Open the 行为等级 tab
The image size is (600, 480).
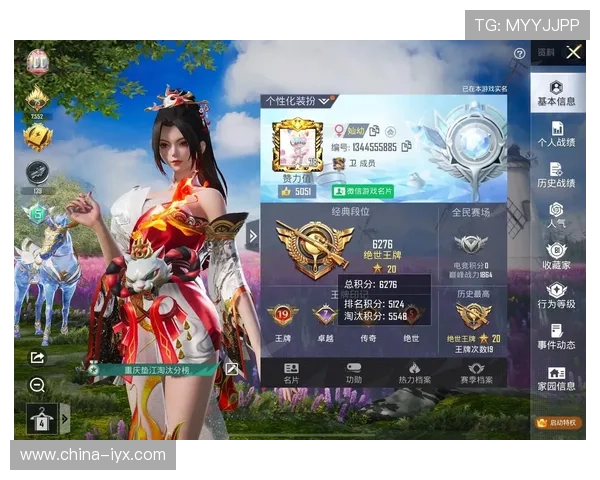point(556,296)
